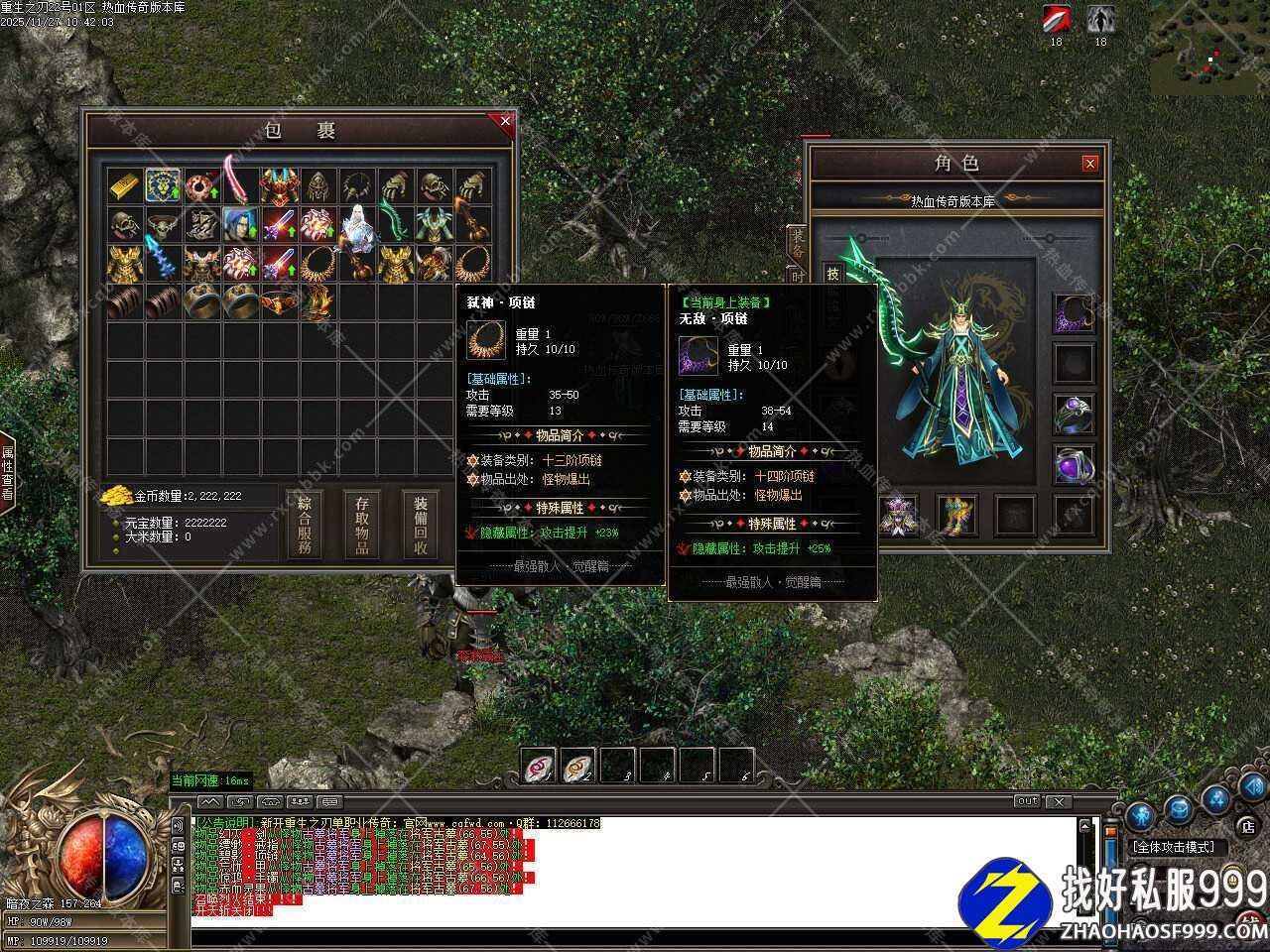Open 综合服务 general services
1270x952 pixels.
pyautogui.click(x=305, y=525)
